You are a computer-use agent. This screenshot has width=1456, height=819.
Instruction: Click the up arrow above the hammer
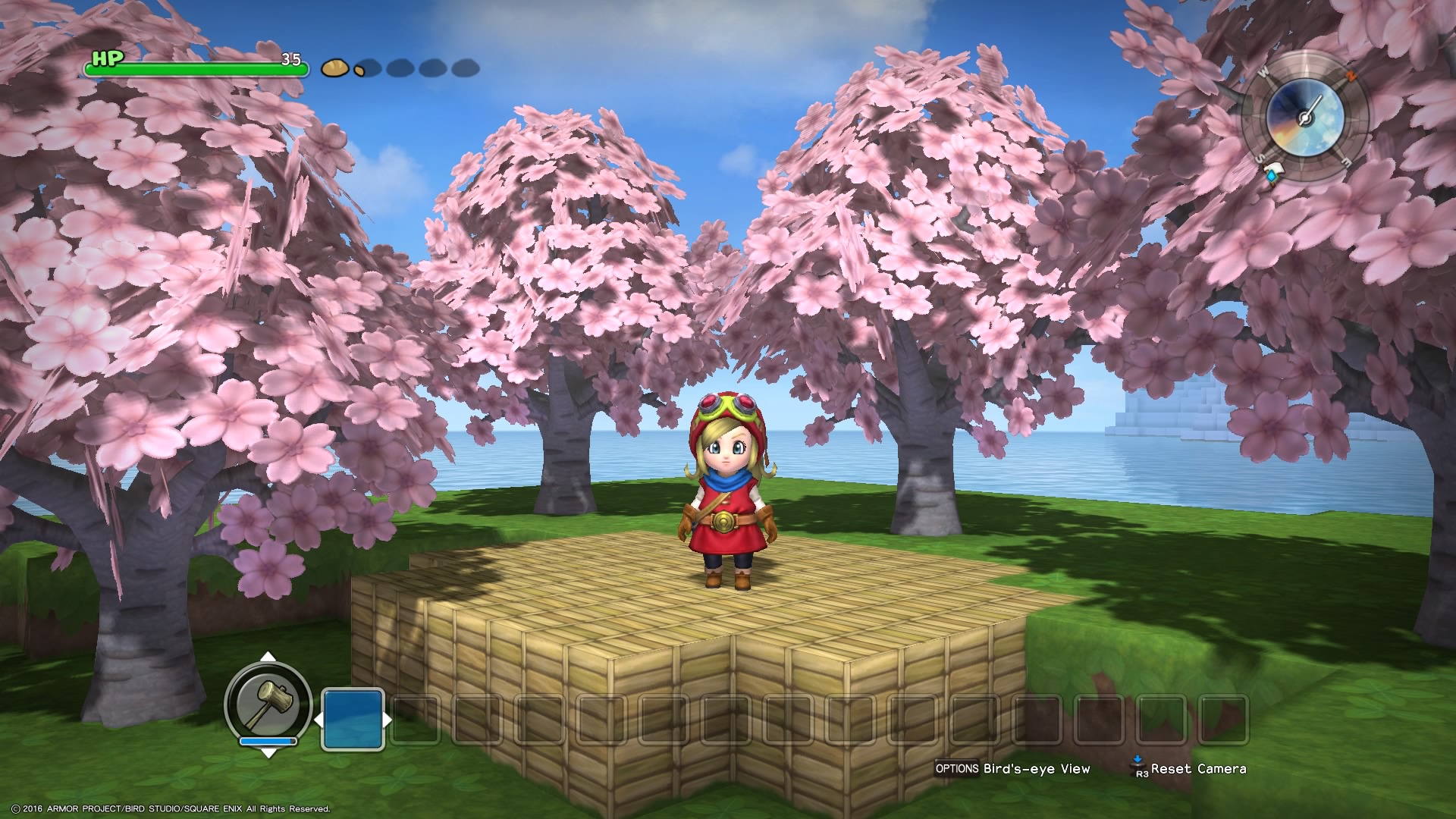[x=268, y=656]
